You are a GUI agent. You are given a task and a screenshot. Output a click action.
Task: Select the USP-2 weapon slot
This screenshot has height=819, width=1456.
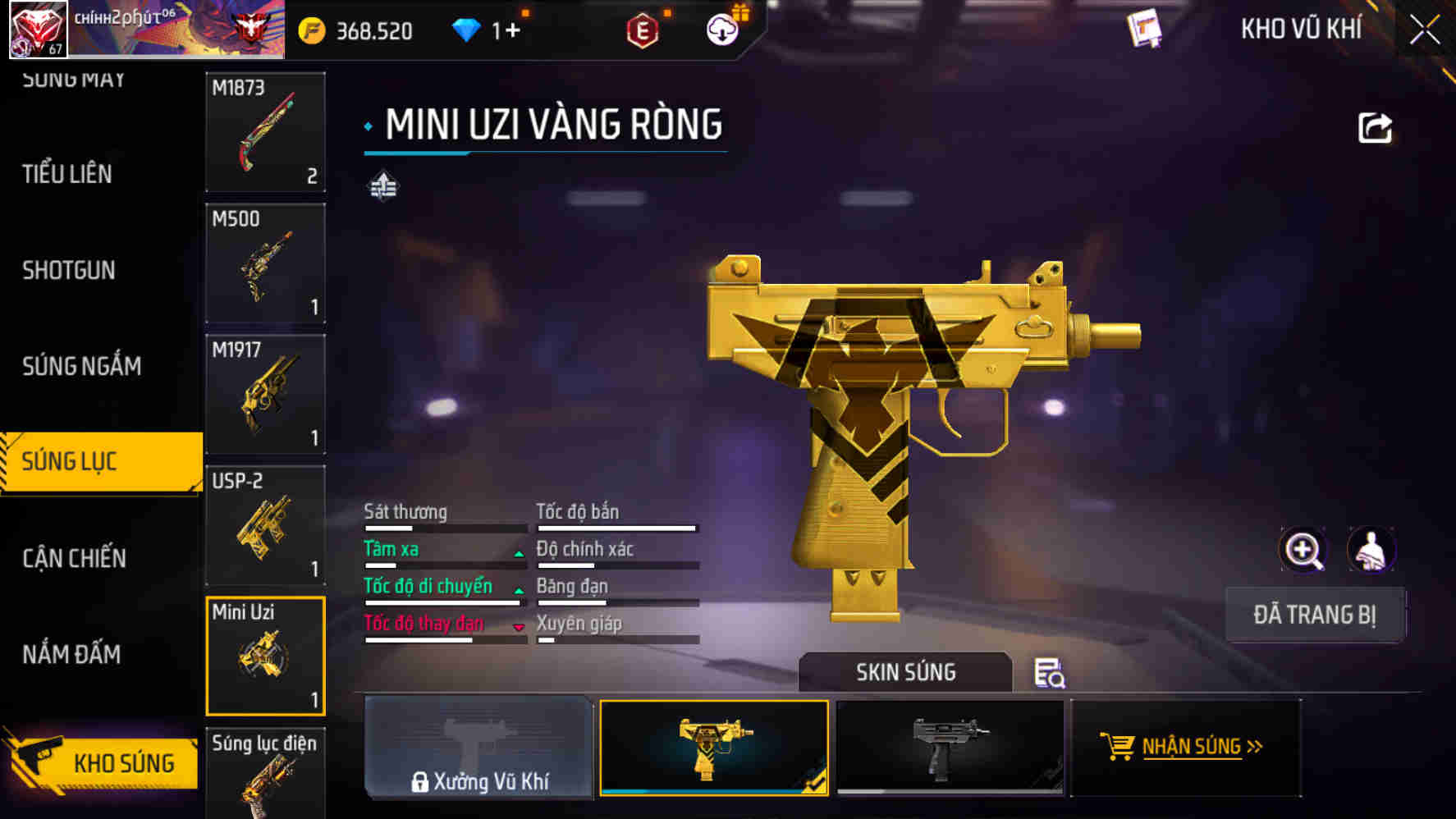265,525
